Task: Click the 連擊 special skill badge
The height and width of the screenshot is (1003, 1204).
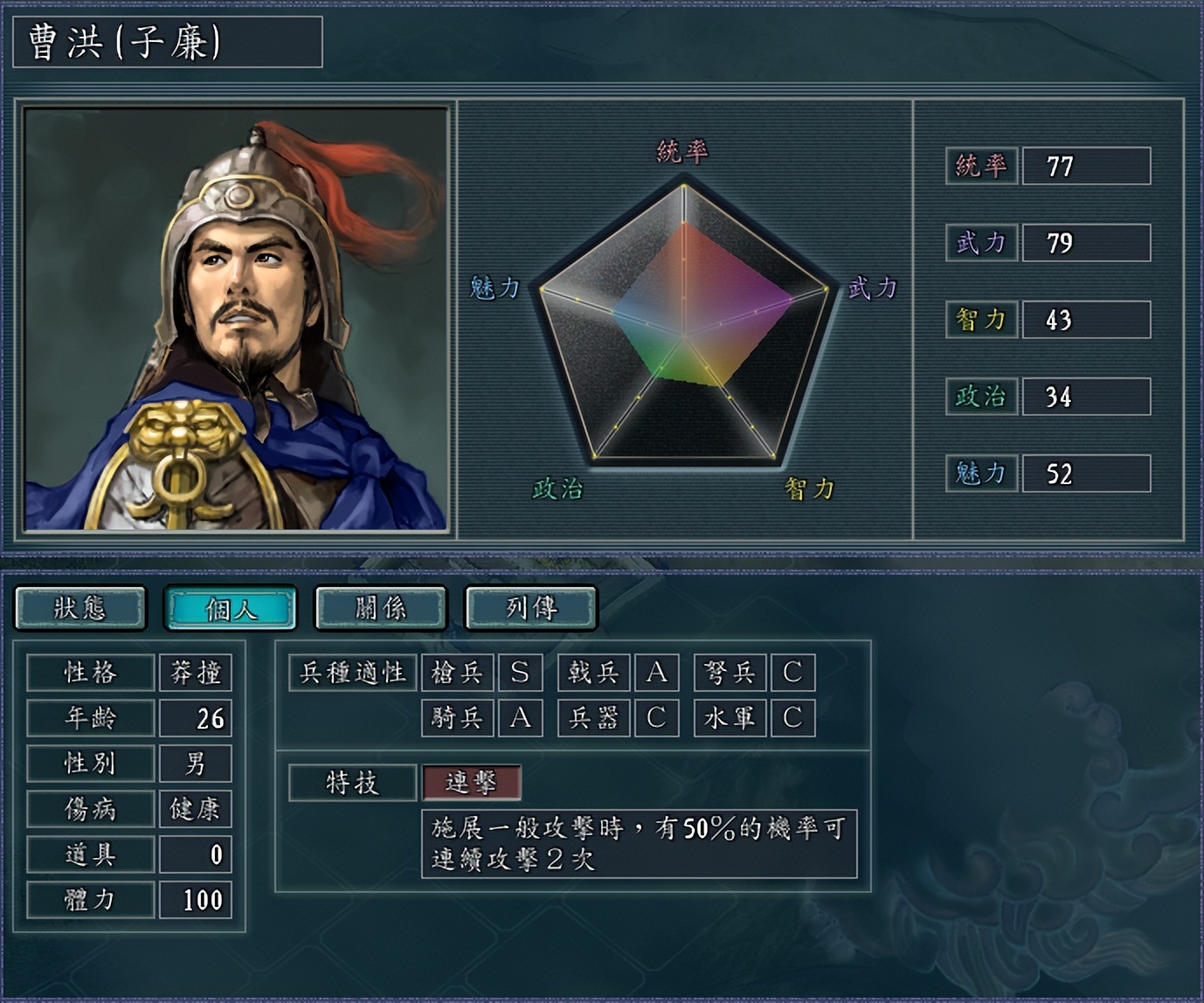Action: pyautogui.click(x=472, y=784)
